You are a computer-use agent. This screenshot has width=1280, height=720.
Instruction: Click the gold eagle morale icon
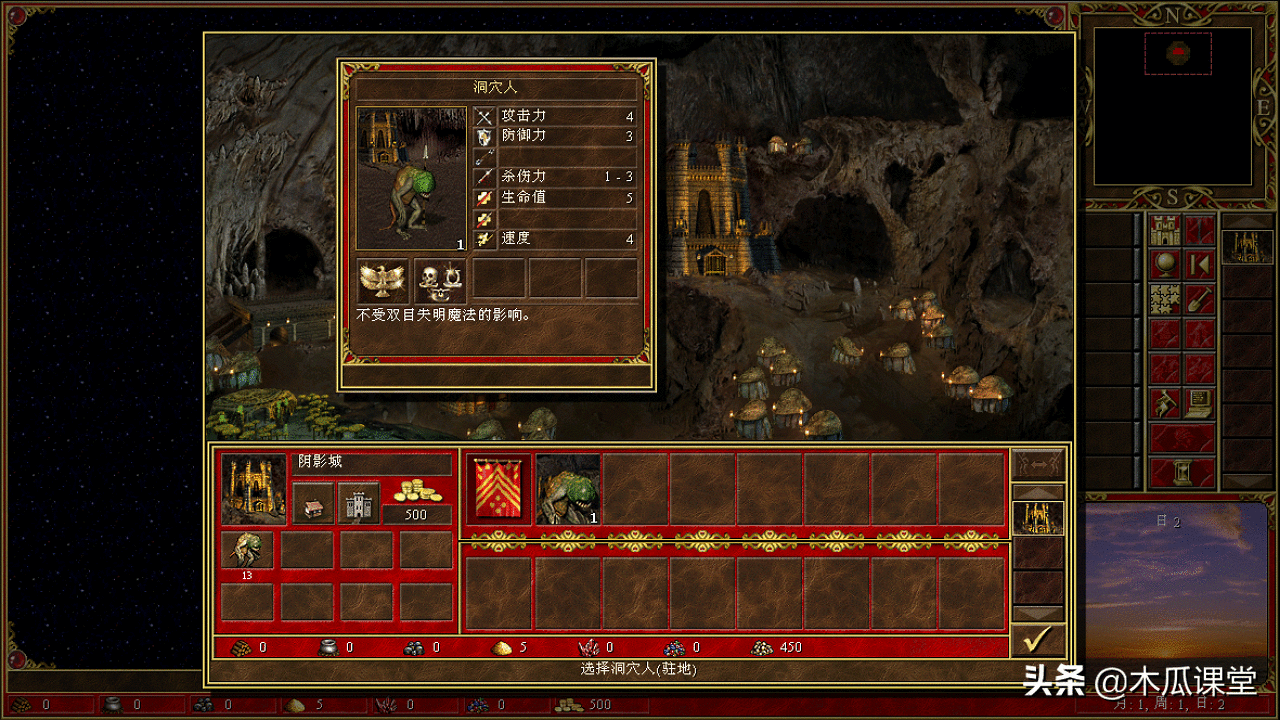(x=383, y=281)
